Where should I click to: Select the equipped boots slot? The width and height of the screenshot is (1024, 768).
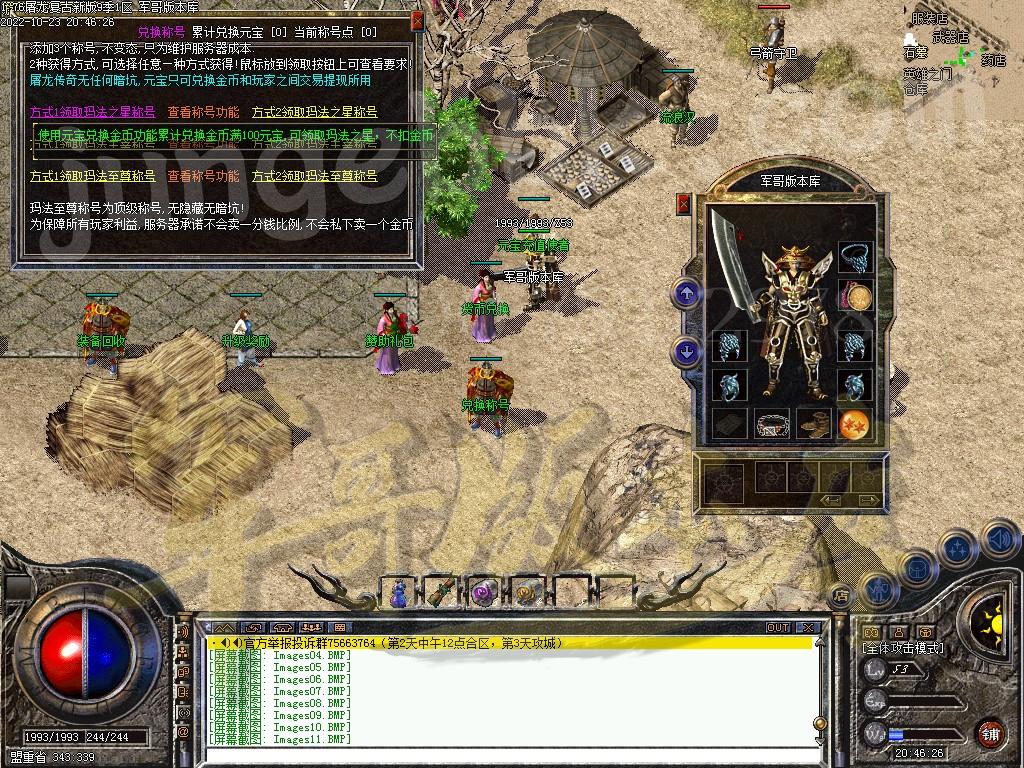tap(814, 423)
